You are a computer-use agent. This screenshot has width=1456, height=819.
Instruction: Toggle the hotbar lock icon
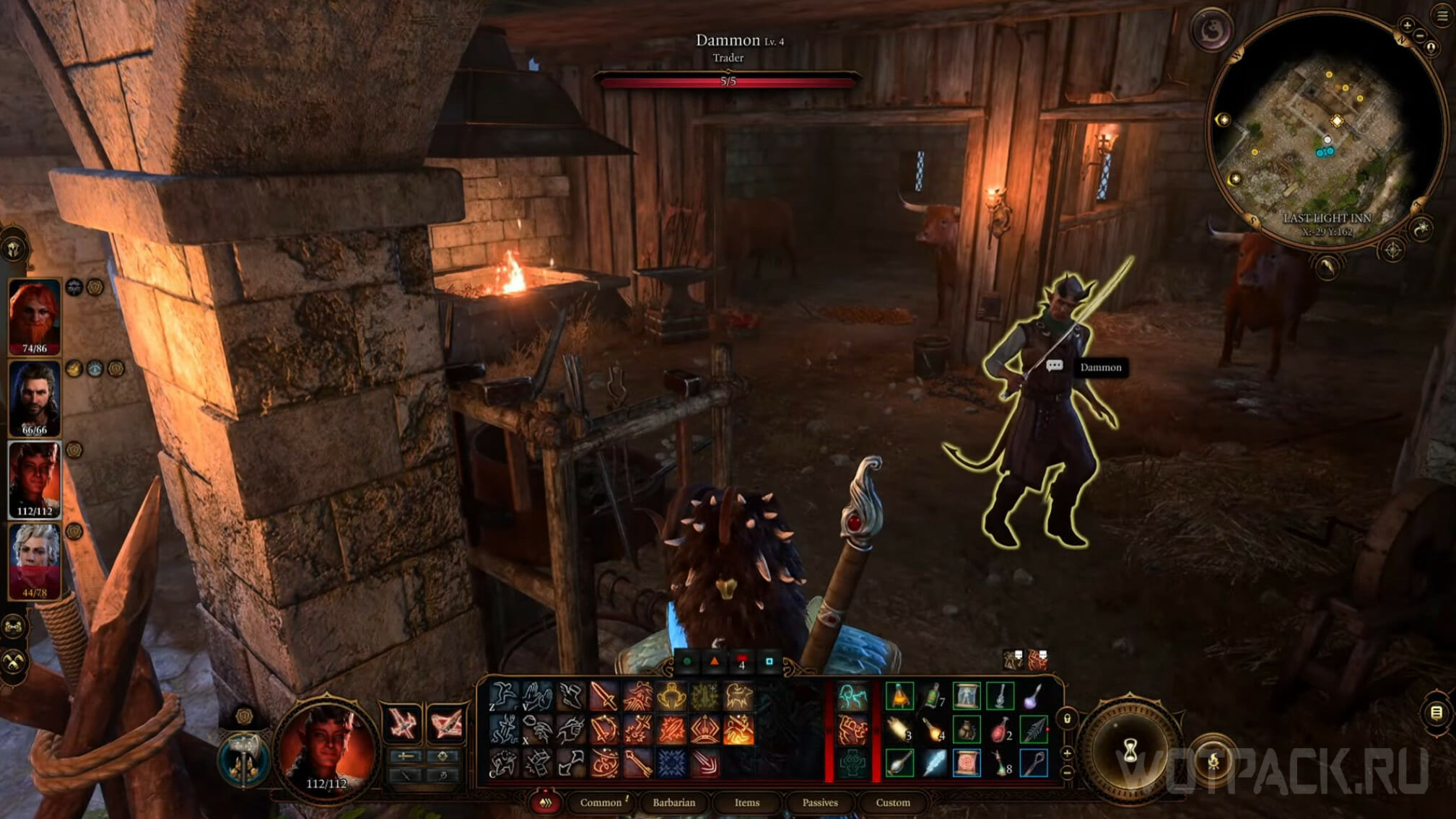[1067, 719]
